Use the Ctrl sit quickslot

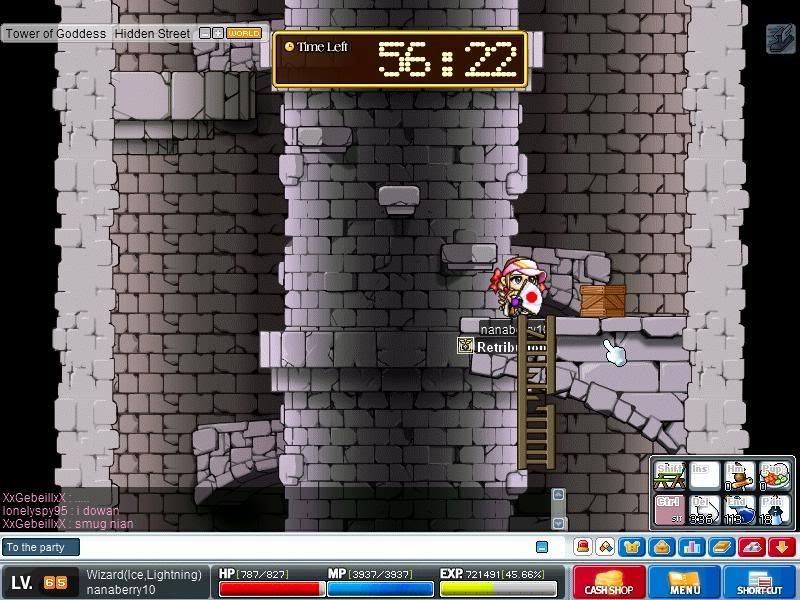tap(668, 508)
